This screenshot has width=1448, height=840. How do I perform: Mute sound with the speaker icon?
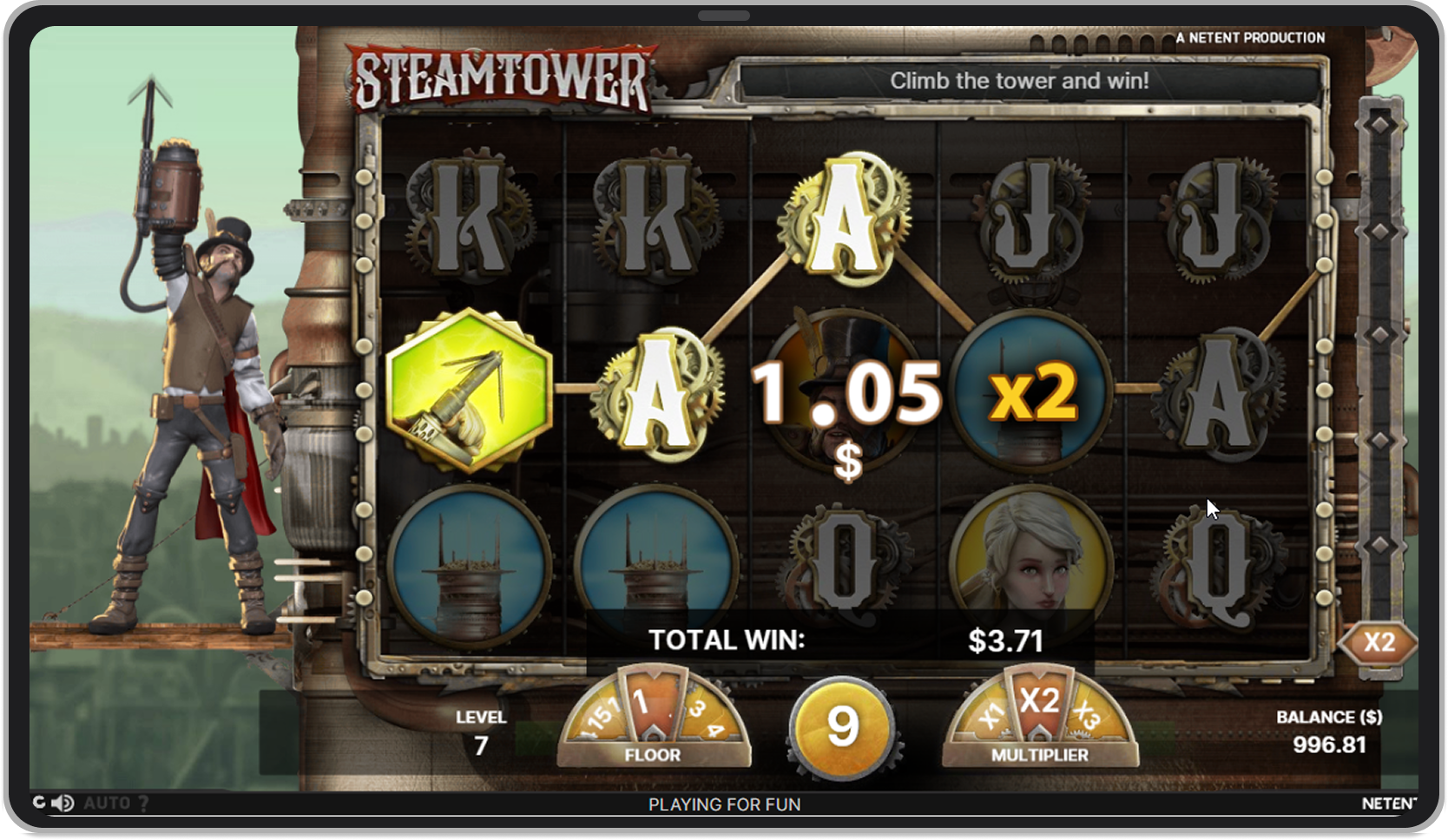(61, 803)
